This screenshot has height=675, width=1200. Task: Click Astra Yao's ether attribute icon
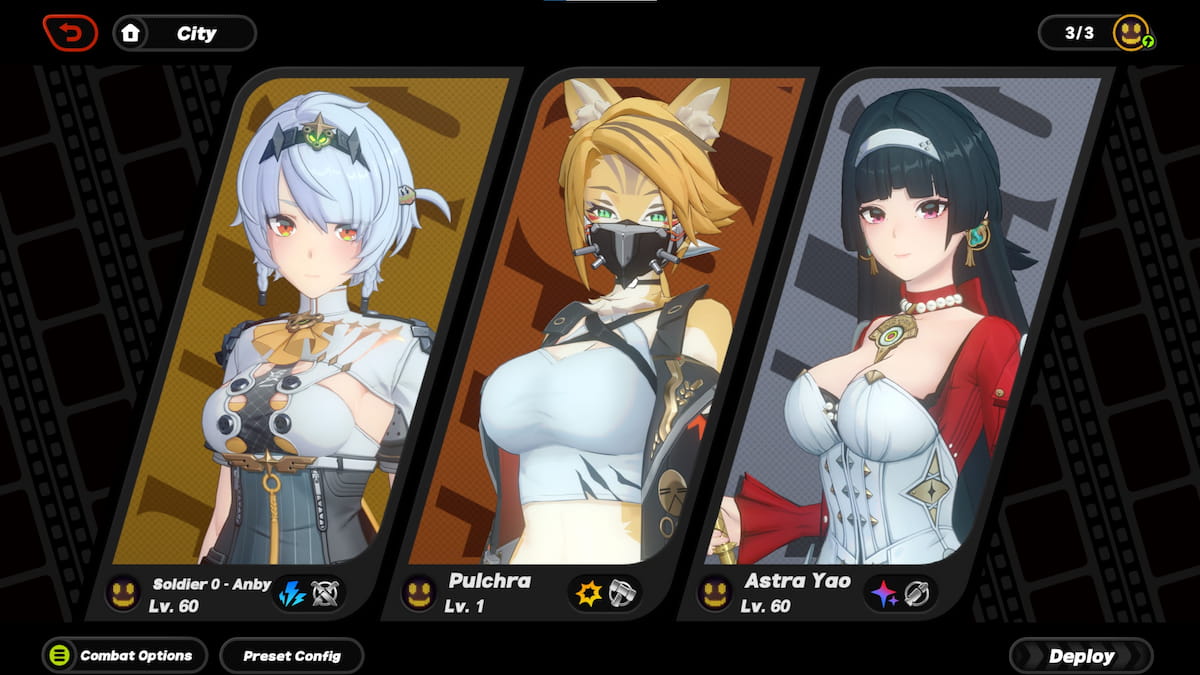[x=883, y=593]
